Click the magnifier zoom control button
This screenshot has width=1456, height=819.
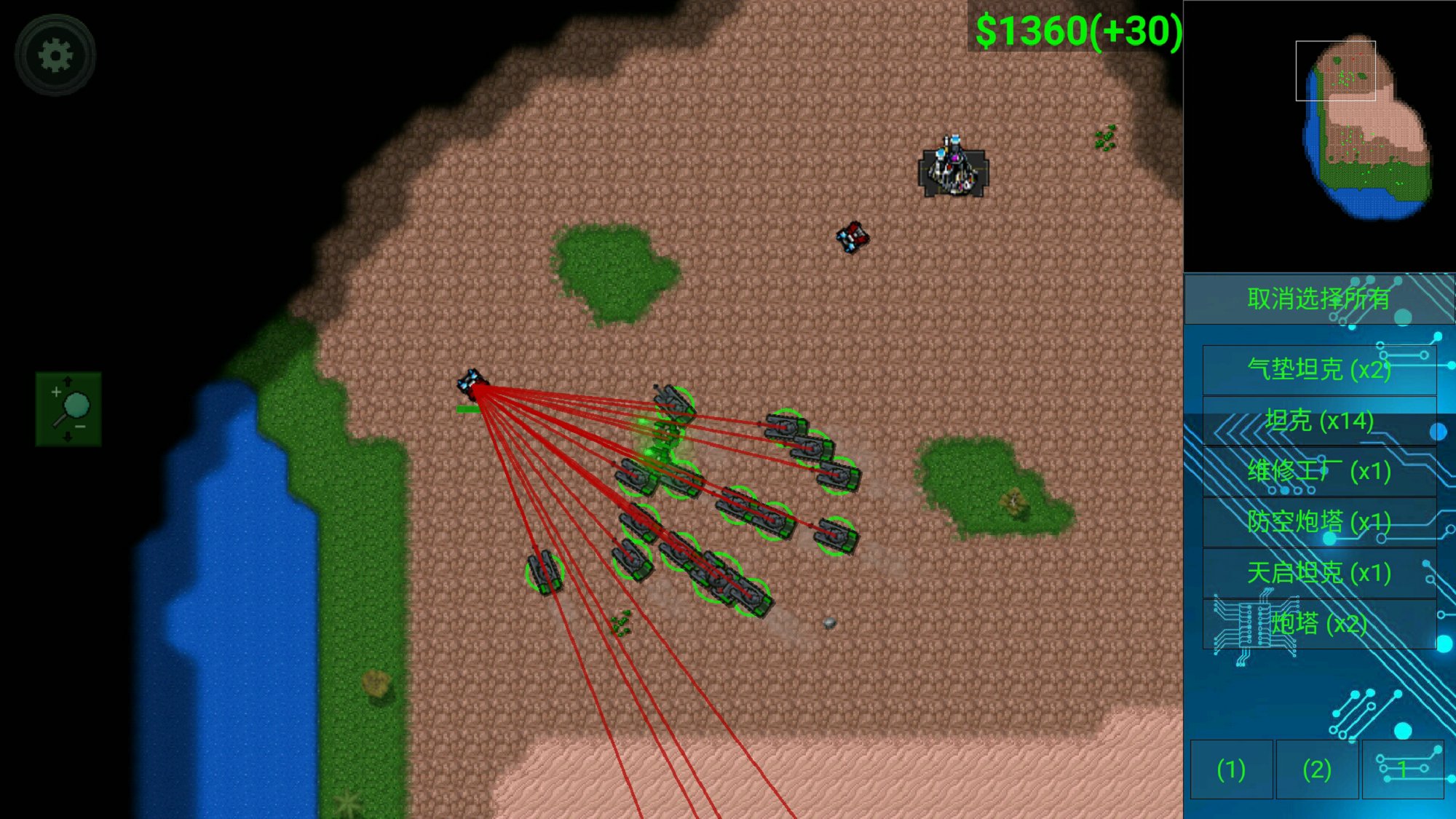pyautogui.click(x=68, y=409)
